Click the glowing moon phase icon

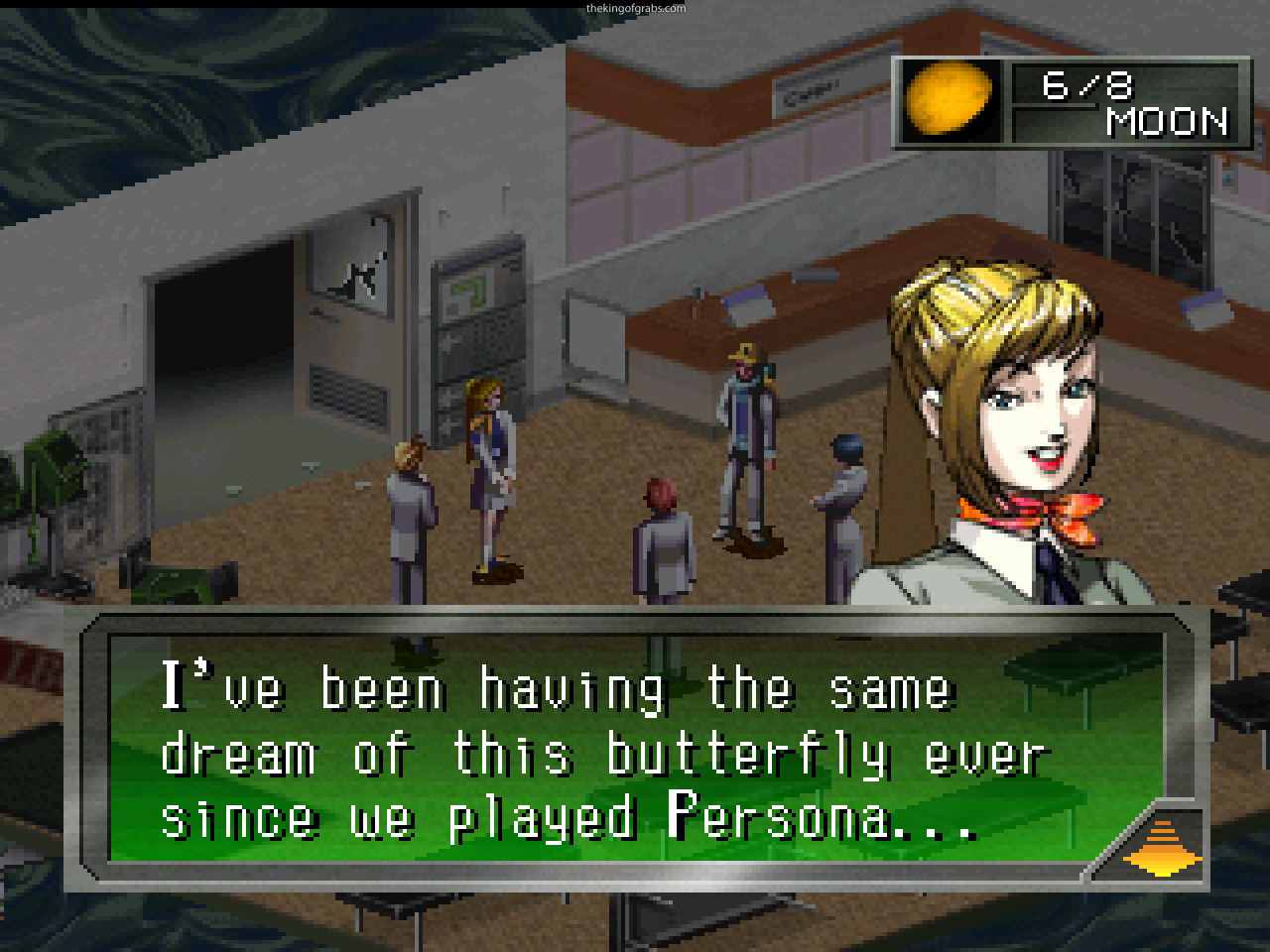tap(950, 99)
